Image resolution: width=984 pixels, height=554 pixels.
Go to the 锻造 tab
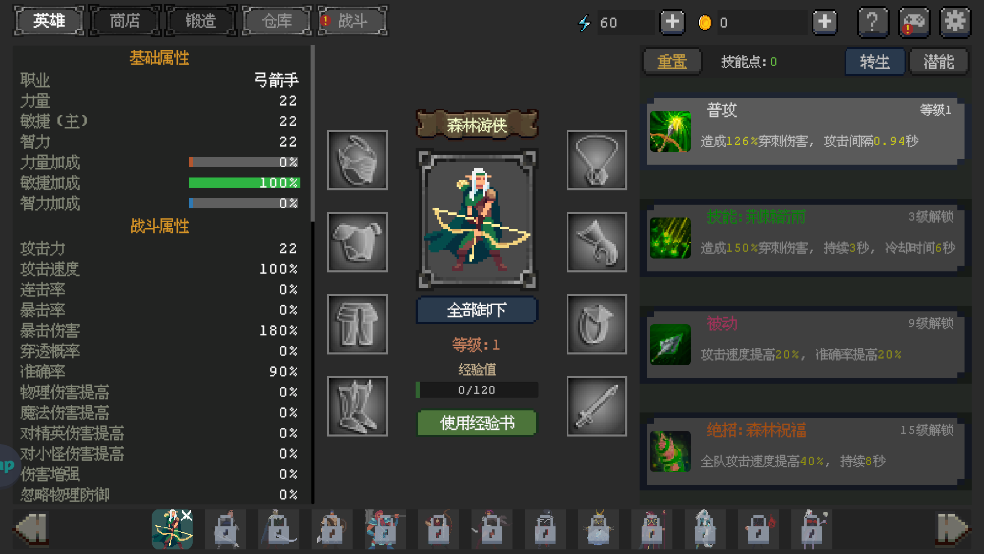click(201, 21)
